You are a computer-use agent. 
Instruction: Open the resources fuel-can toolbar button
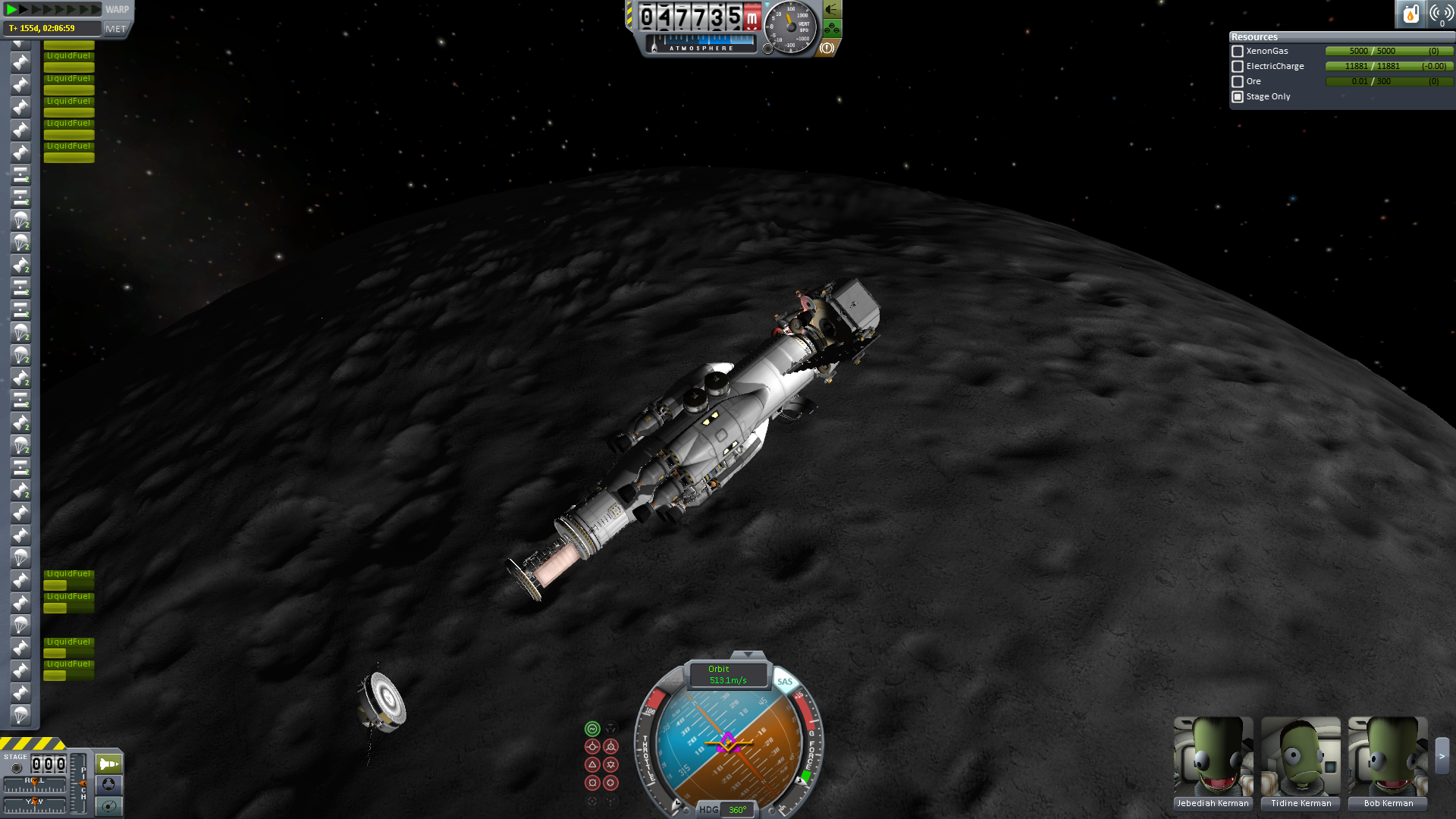tap(1410, 14)
